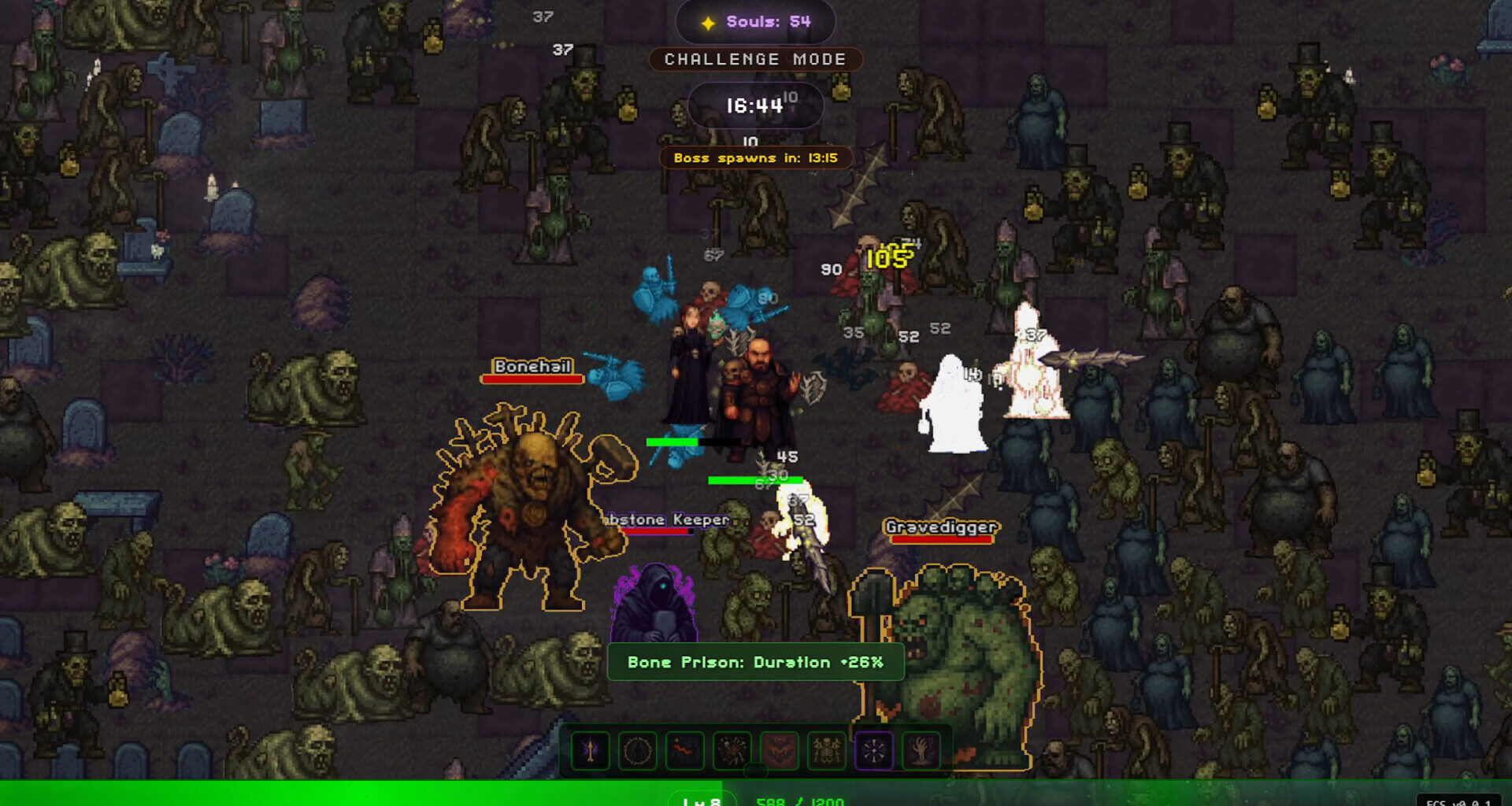1512x806 pixels.
Task: Click the purple-bordered bone nova ability
Action: coord(874,752)
